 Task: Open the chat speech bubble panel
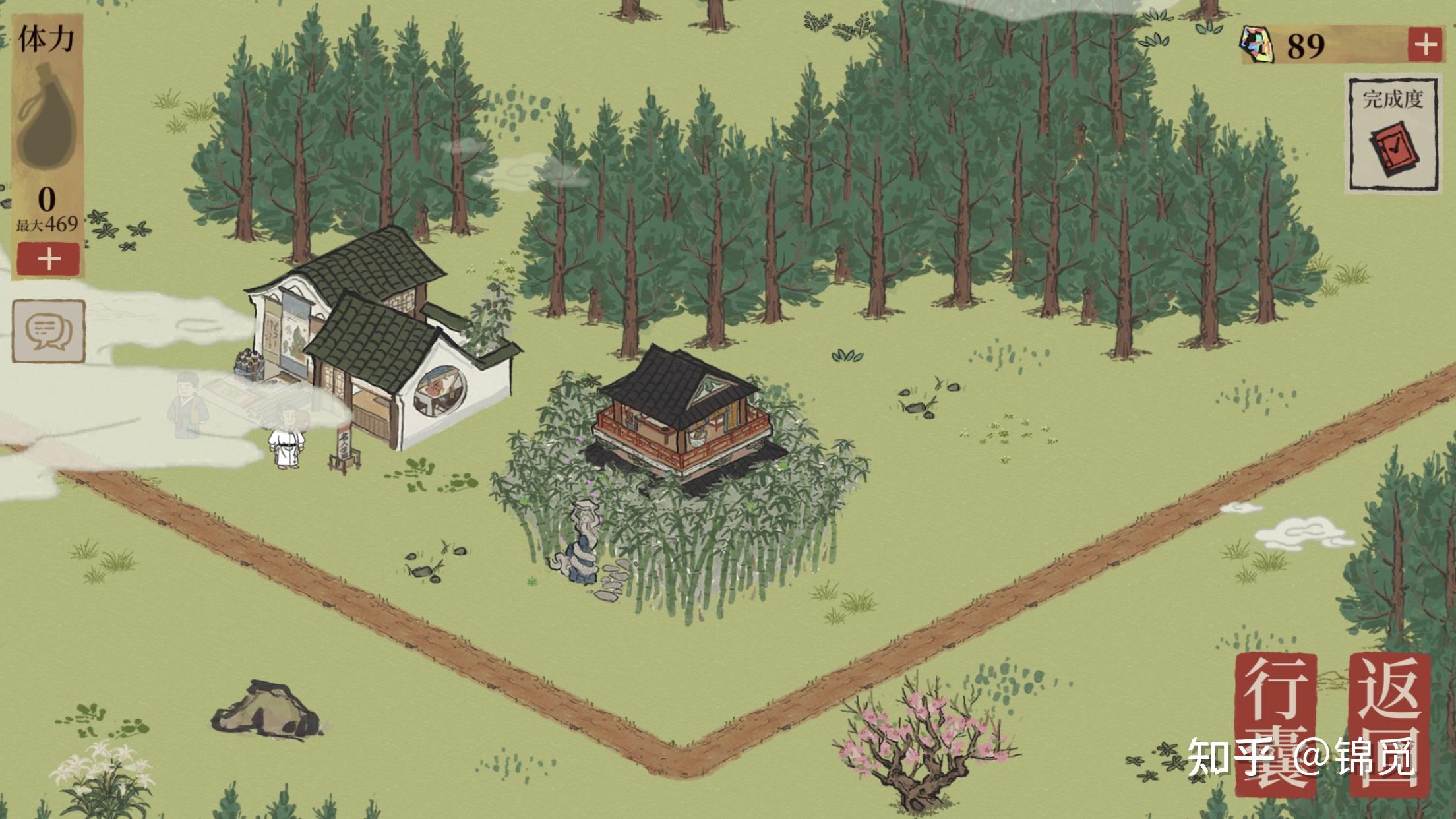pos(48,331)
